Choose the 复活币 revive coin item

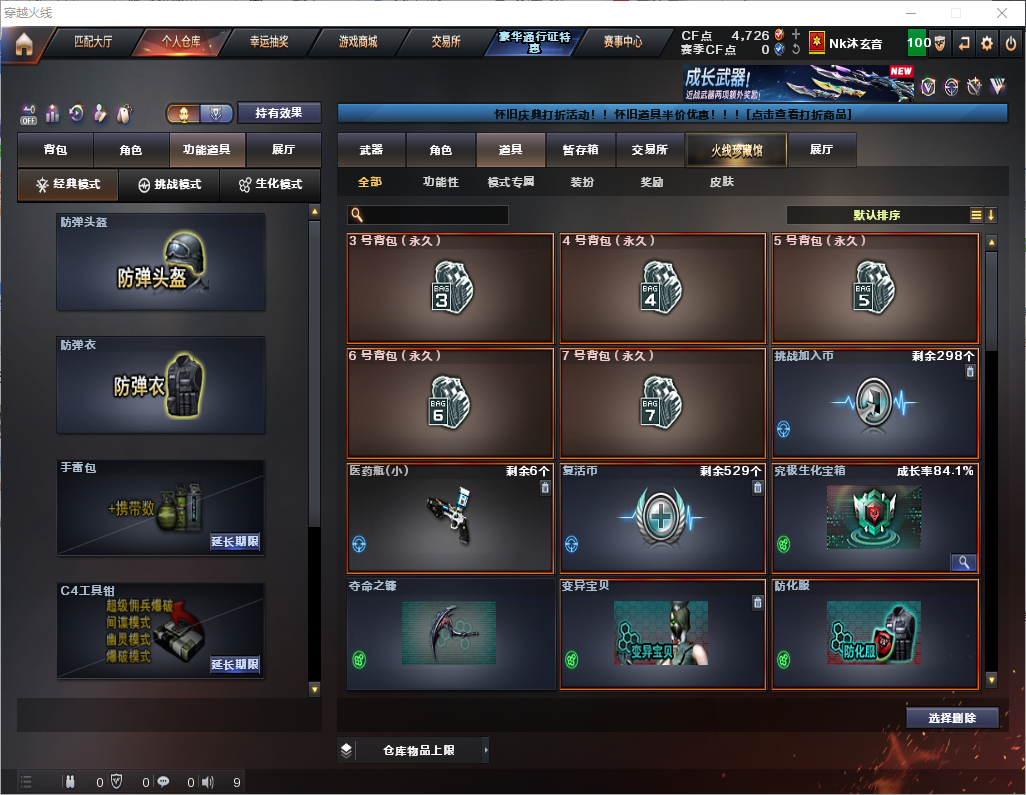coord(662,517)
